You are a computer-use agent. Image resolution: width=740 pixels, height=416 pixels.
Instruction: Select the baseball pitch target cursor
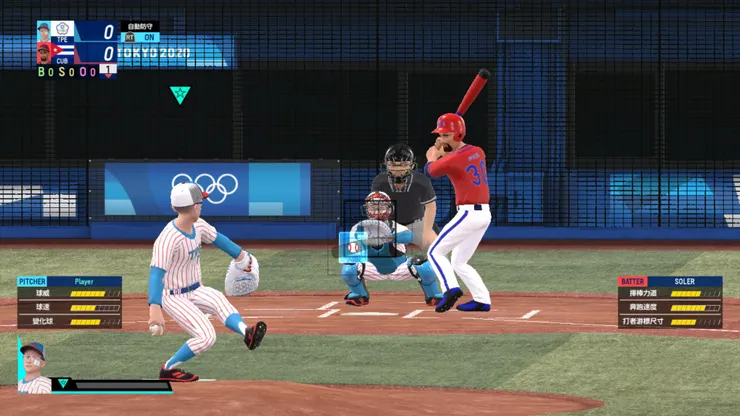[354, 245]
